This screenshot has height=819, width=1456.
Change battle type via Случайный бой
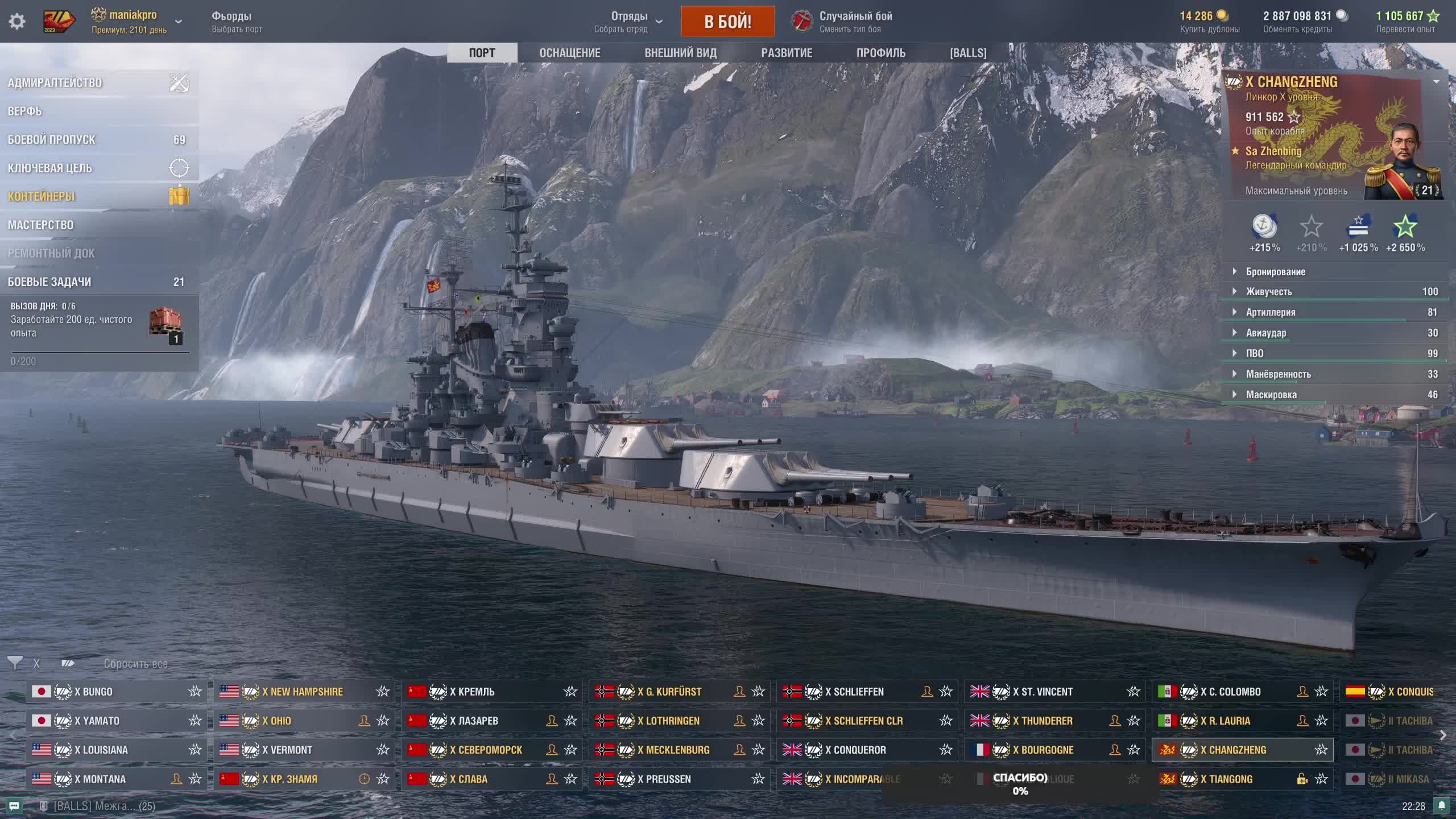pyautogui.click(x=855, y=22)
